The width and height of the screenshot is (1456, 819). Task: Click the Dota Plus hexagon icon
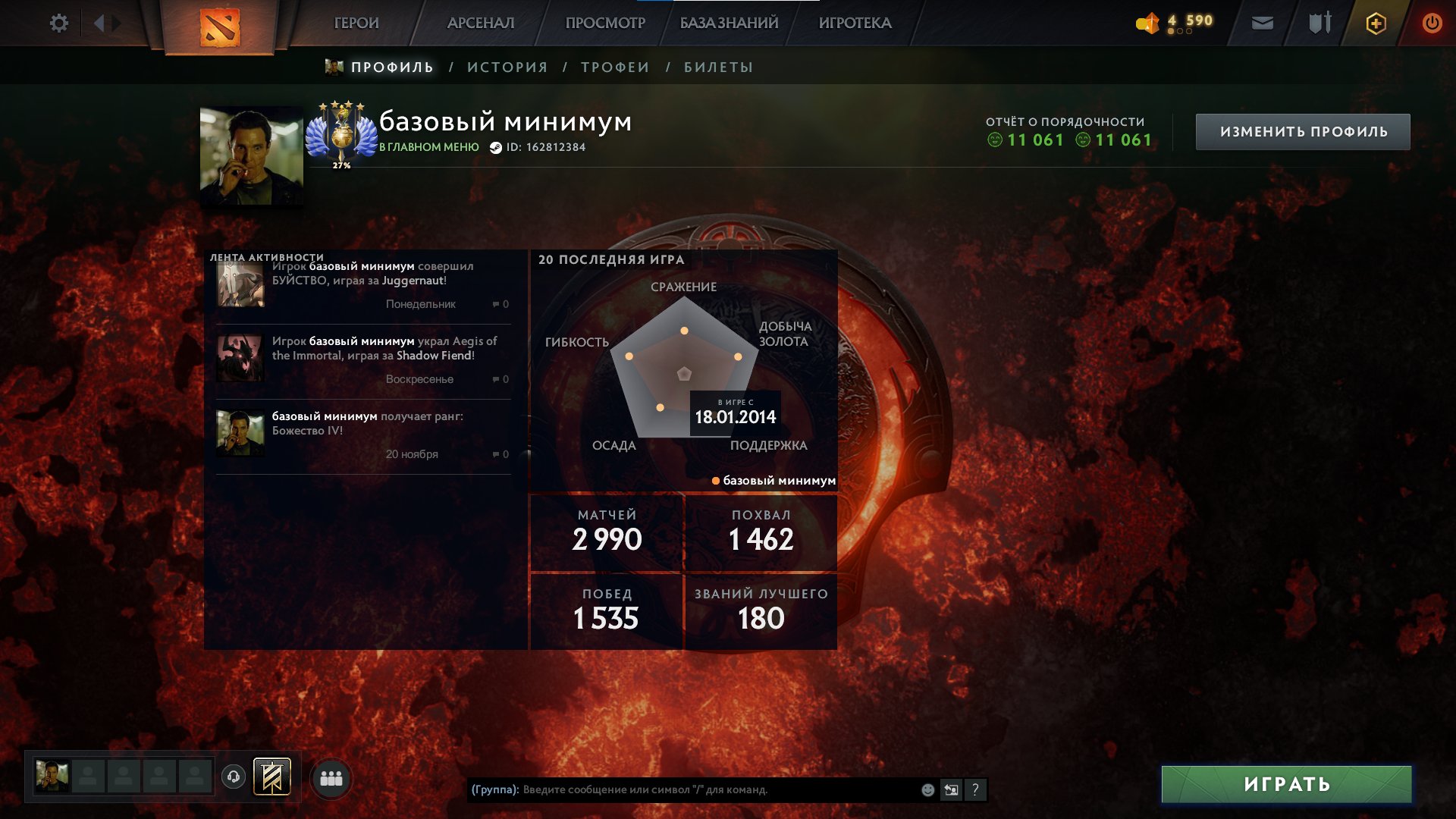coord(1375,23)
